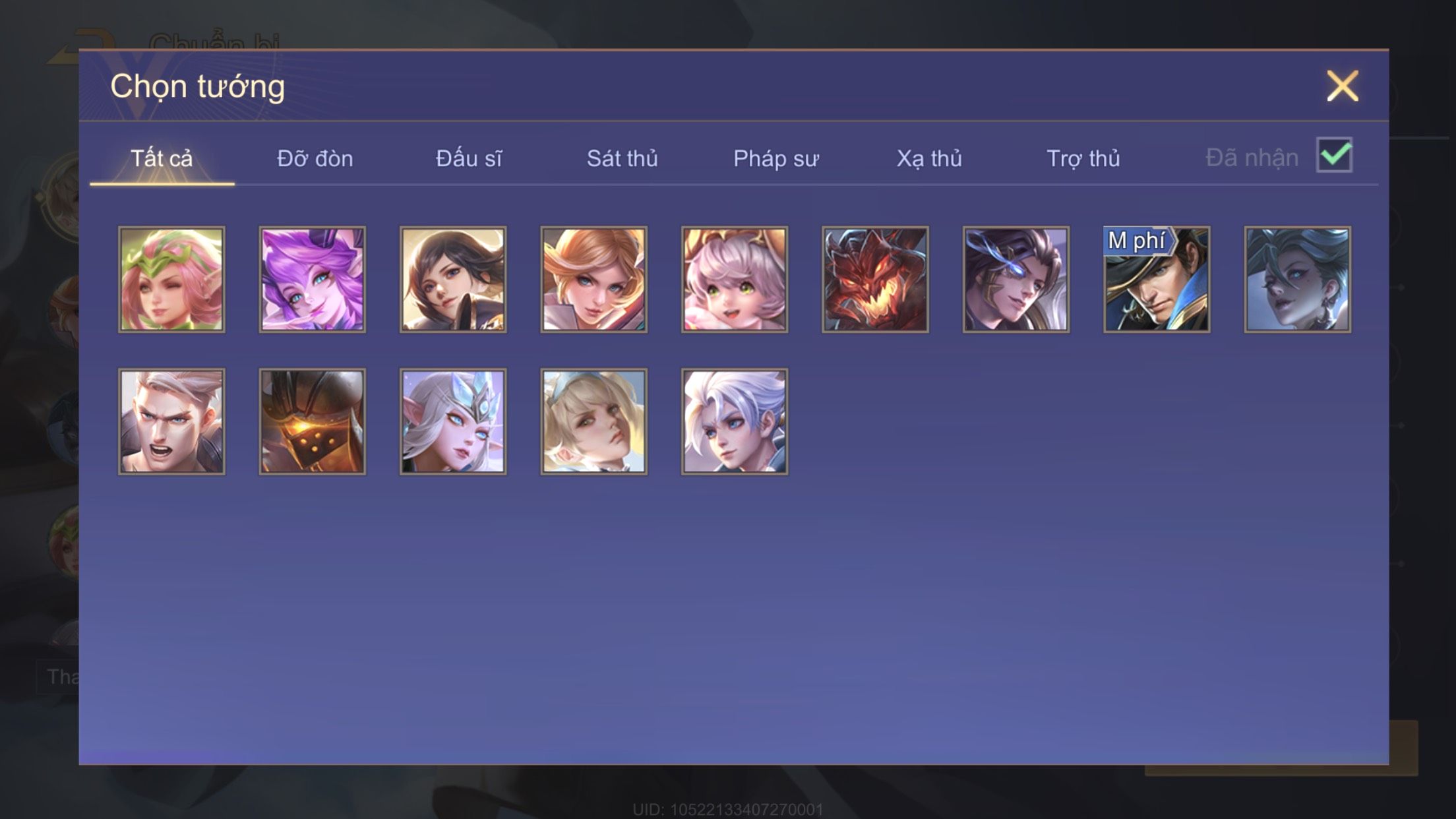1456x819 pixels.
Task: Filter heroes by Sát thủ
Action: [x=622, y=159]
